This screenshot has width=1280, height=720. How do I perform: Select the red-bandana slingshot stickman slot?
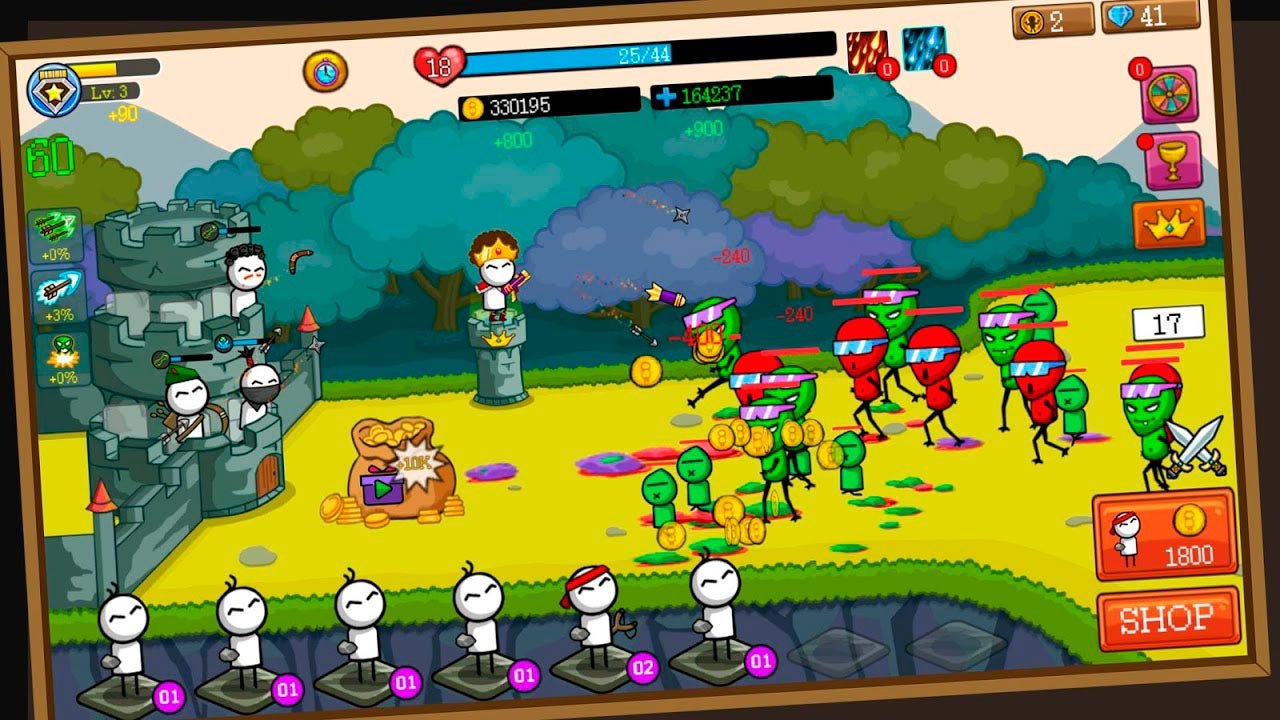click(x=596, y=626)
